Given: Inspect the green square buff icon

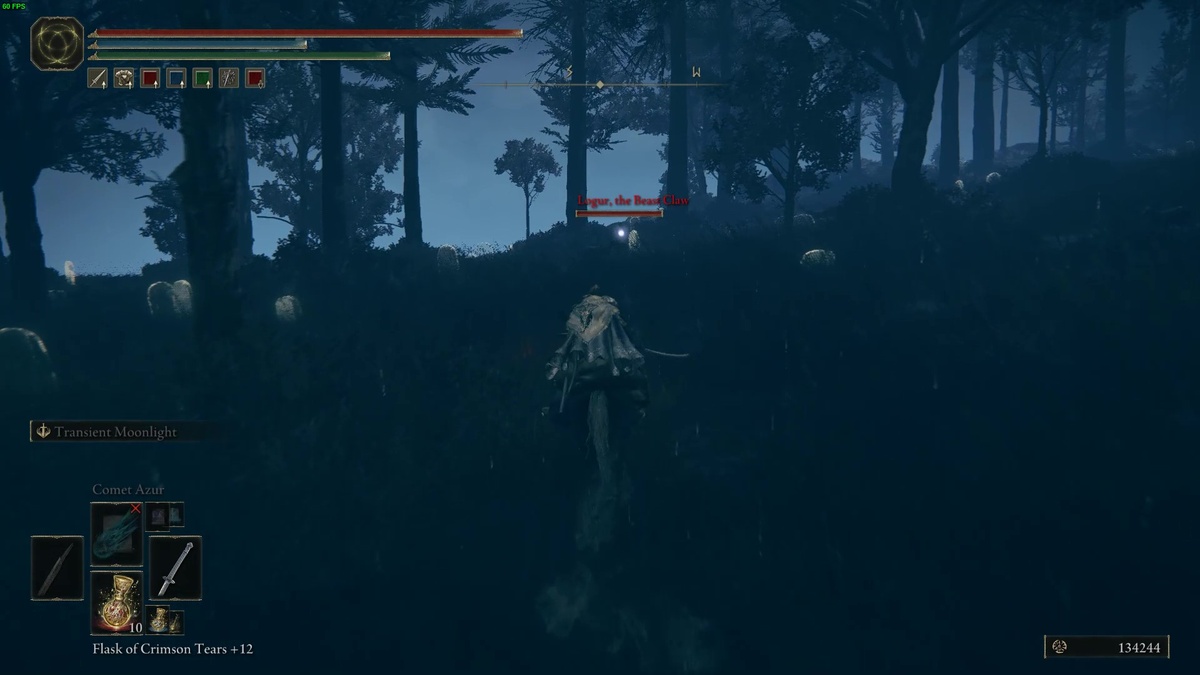Looking at the screenshot, I should (202, 77).
